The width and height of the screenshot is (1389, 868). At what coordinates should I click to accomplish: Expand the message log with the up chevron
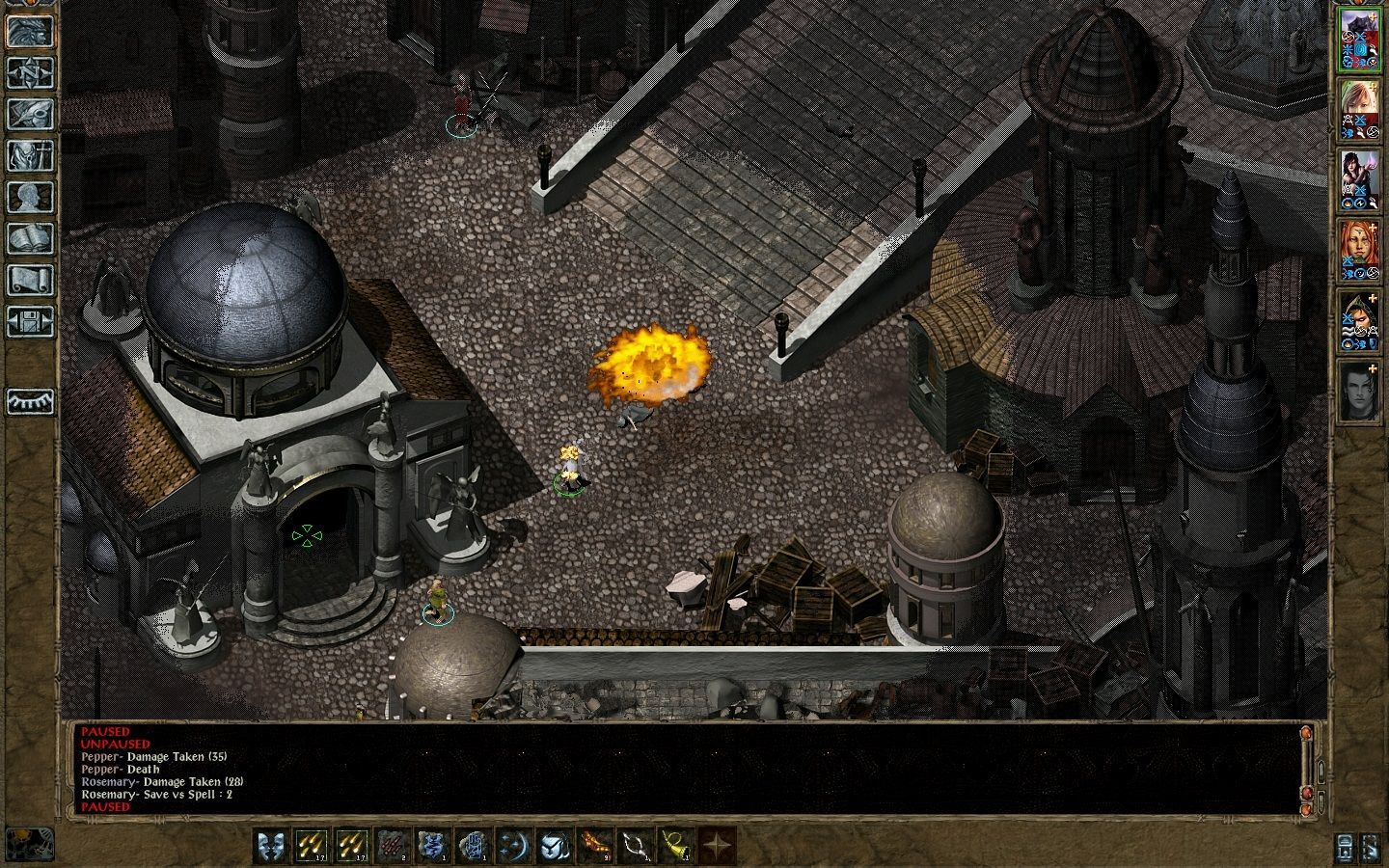(1321, 772)
